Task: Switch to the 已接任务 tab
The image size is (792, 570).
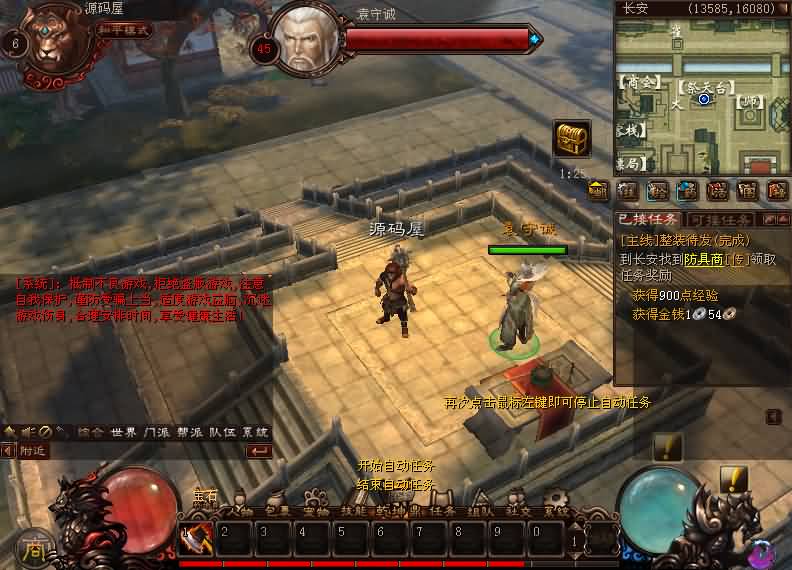Action: point(648,219)
